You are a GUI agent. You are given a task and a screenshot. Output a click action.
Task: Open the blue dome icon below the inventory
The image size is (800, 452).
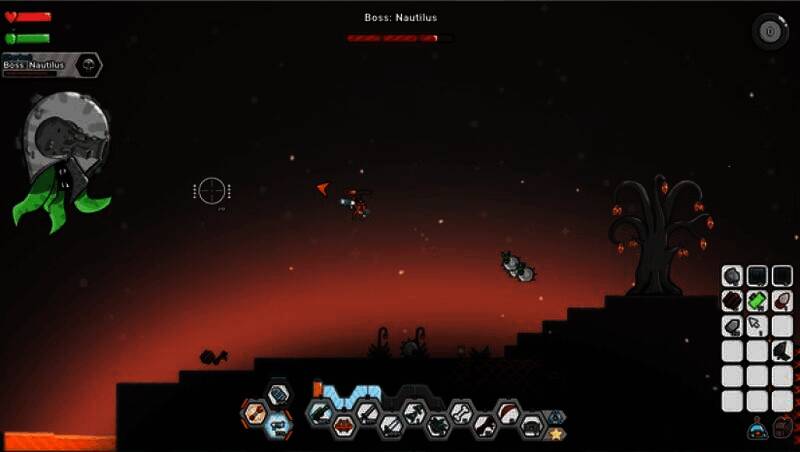tap(757, 428)
